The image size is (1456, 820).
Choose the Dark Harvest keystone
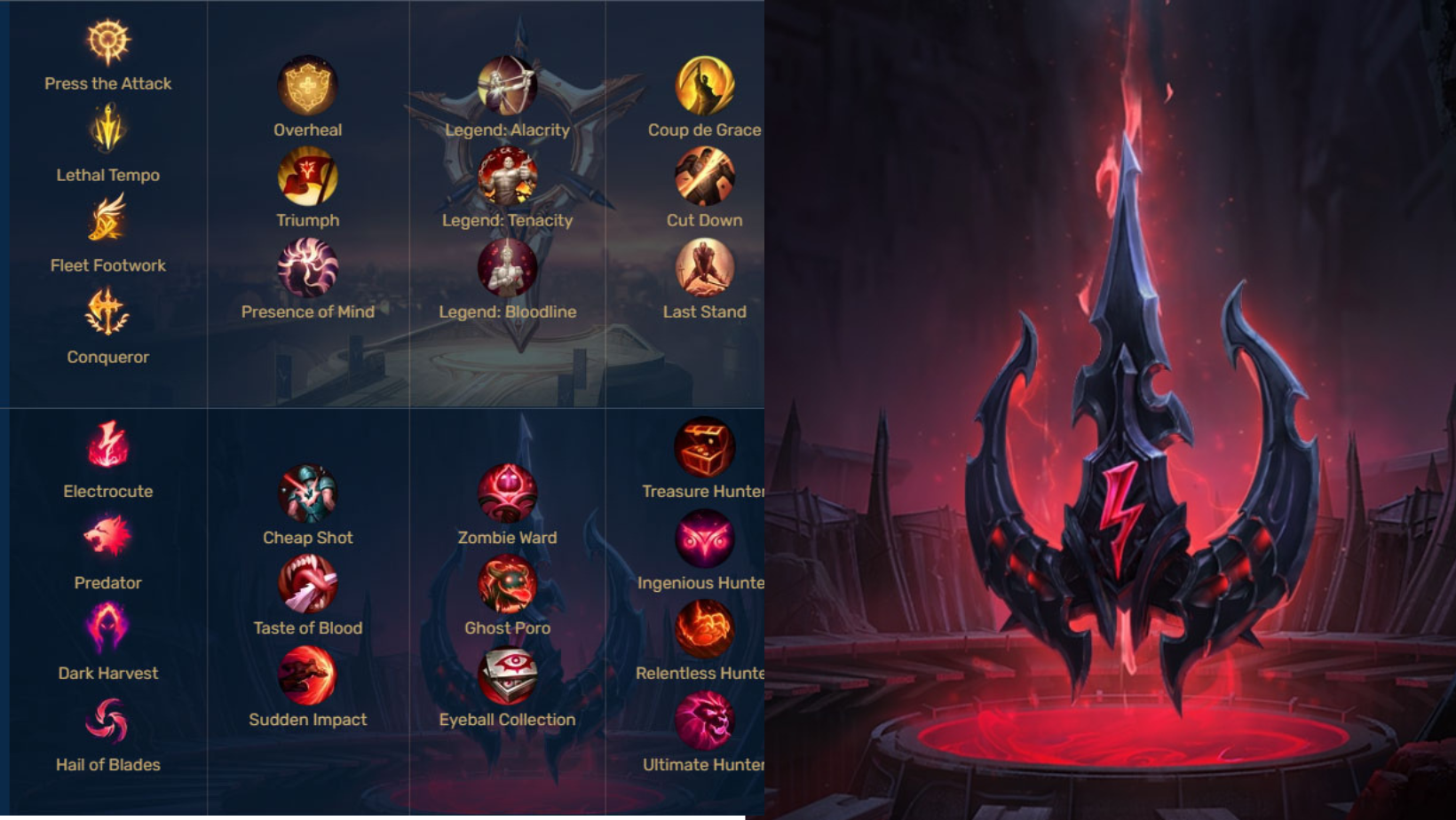108,627
